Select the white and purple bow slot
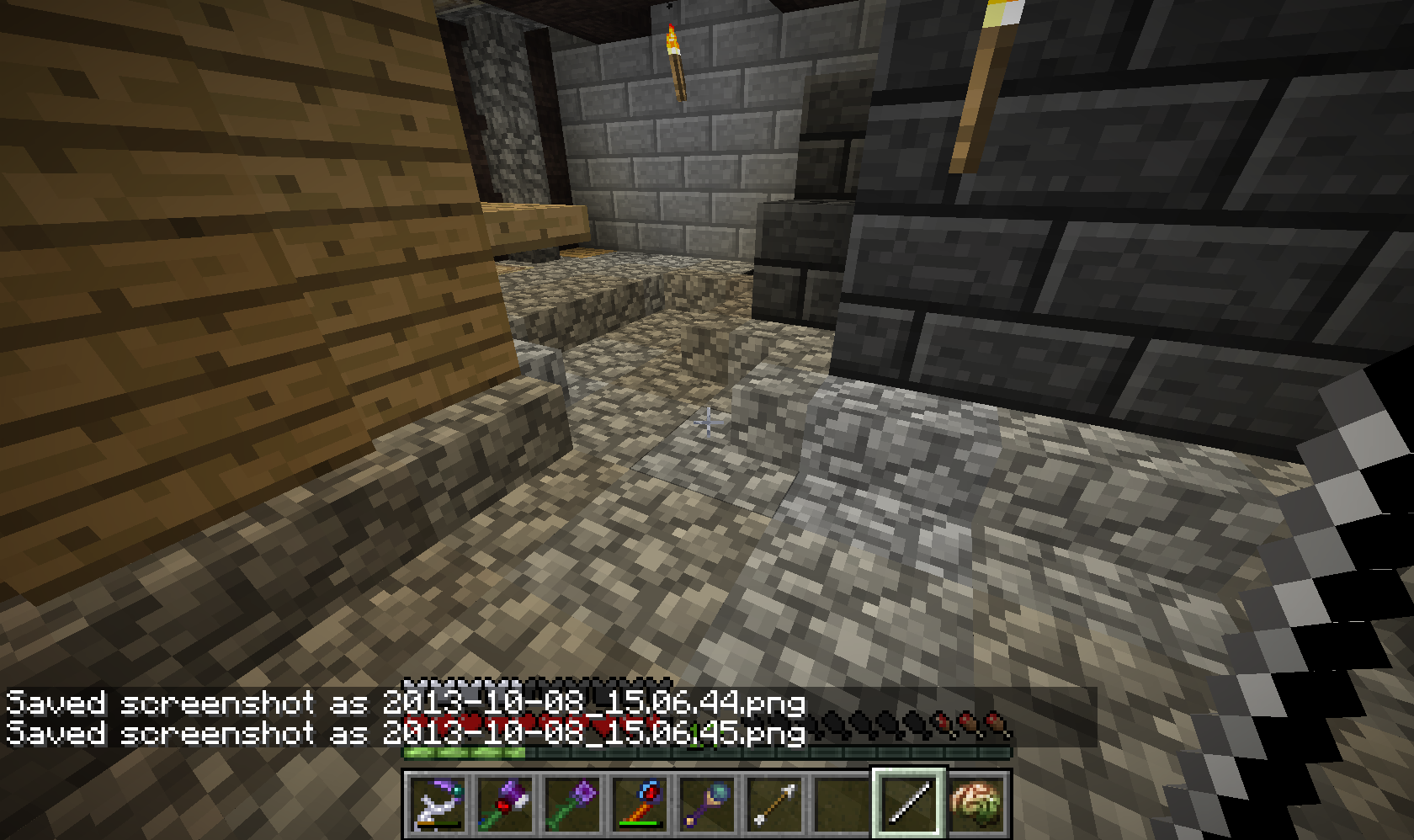1414x840 pixels. click(x=439, y=802)
